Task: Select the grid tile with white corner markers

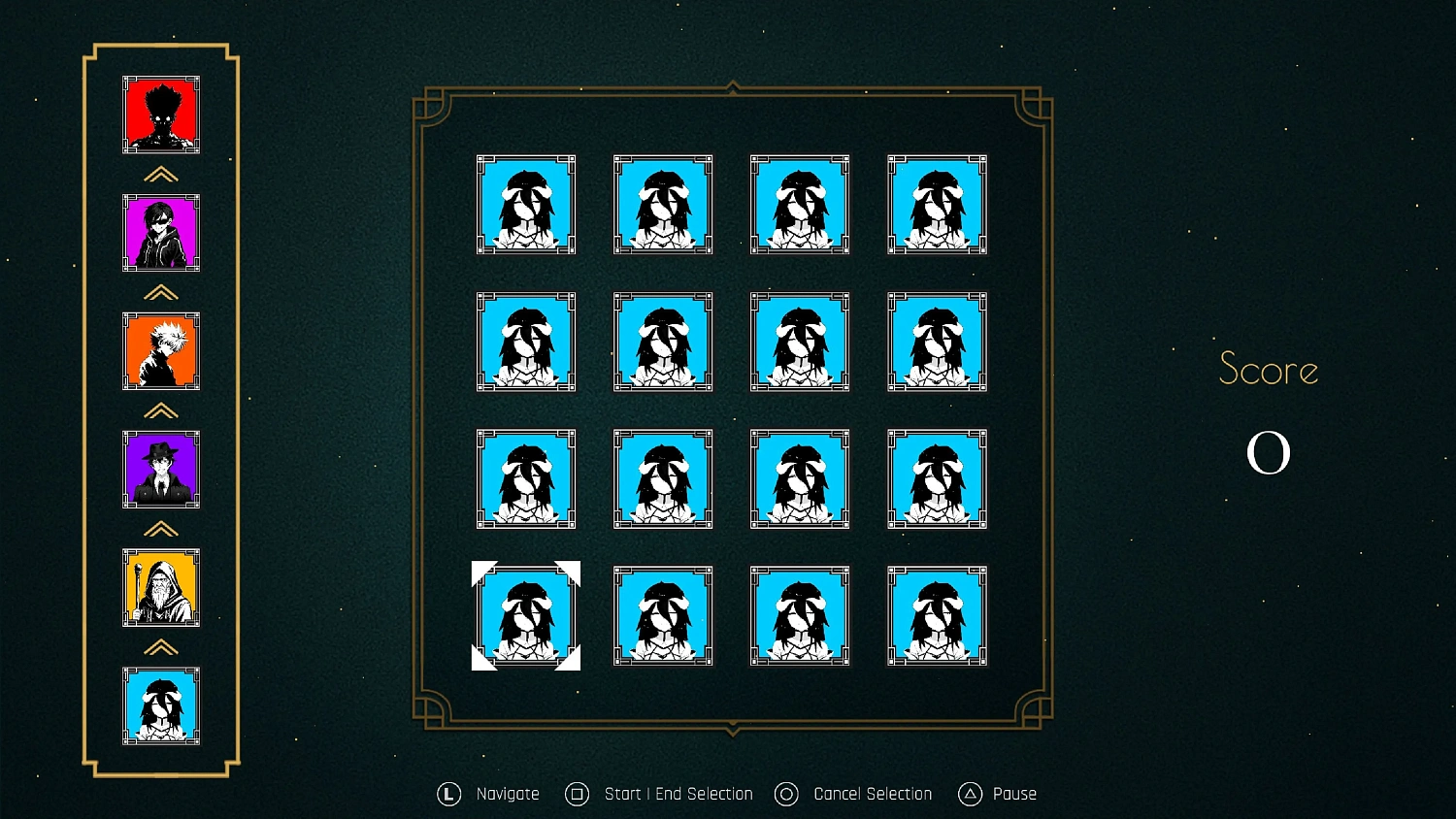Action: click(526, 616)
